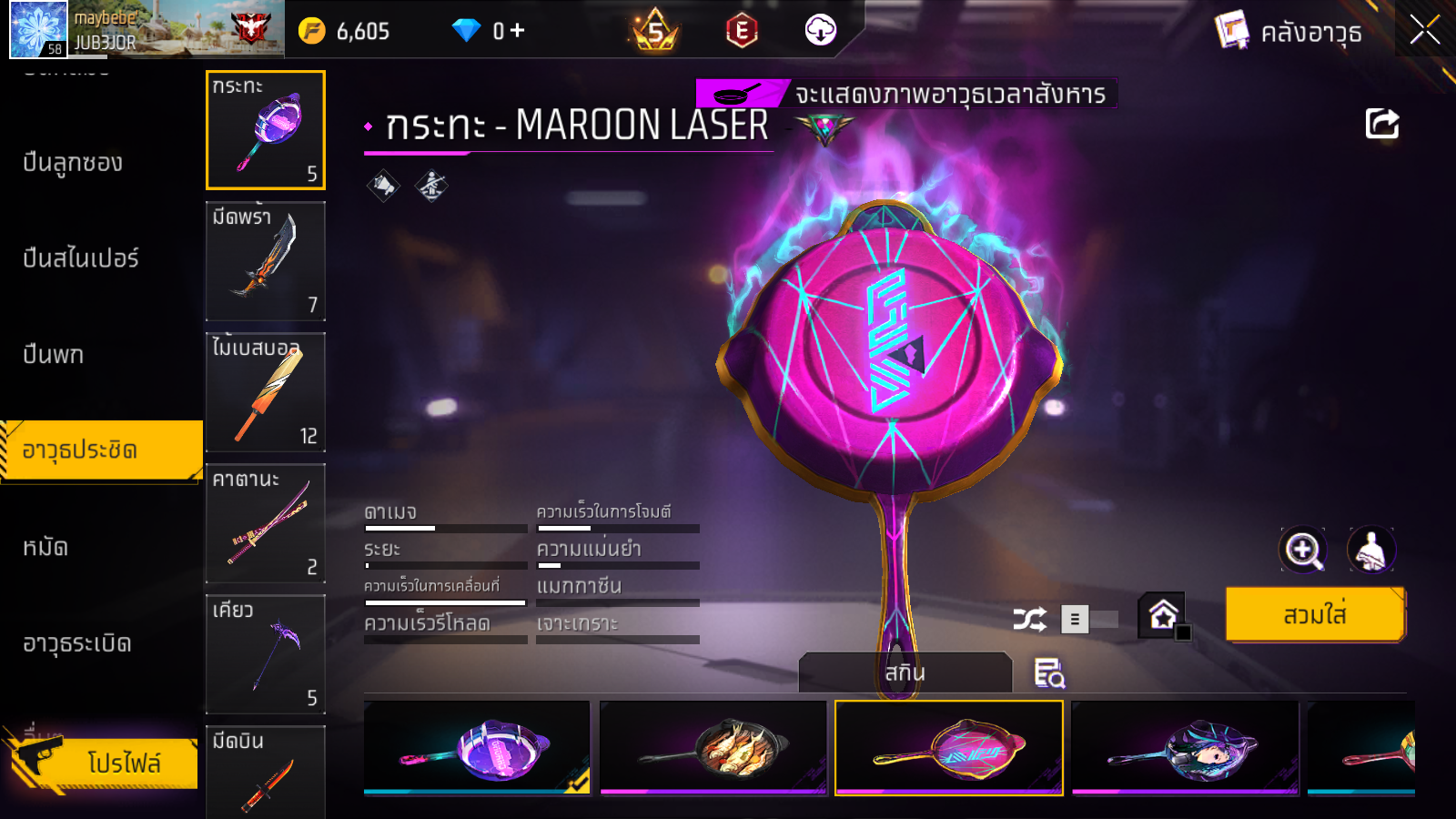Select the ปืนลูกซอง category

point(73,163)
